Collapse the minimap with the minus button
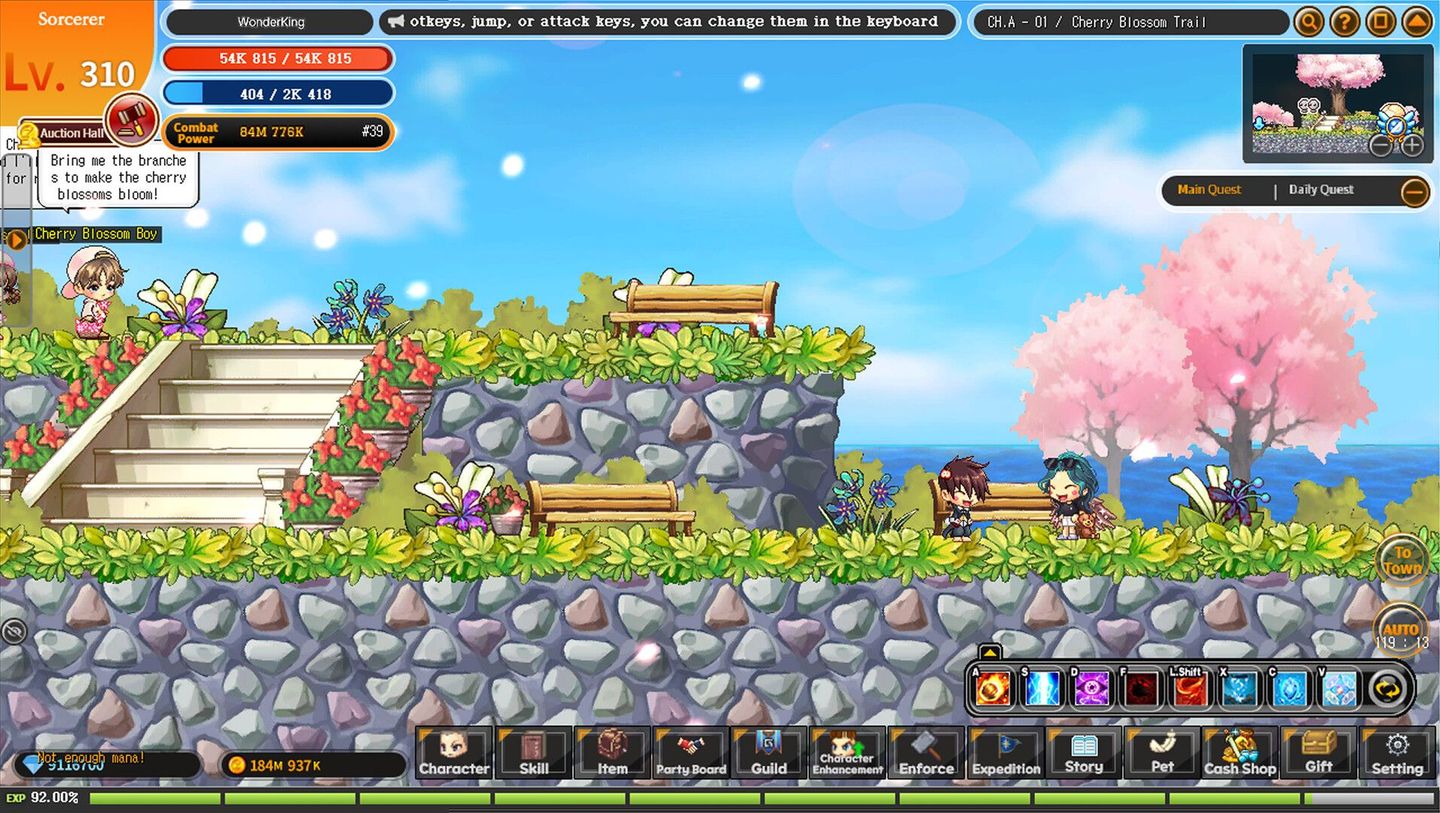1440x813 pixels. tap(1383, 146)
